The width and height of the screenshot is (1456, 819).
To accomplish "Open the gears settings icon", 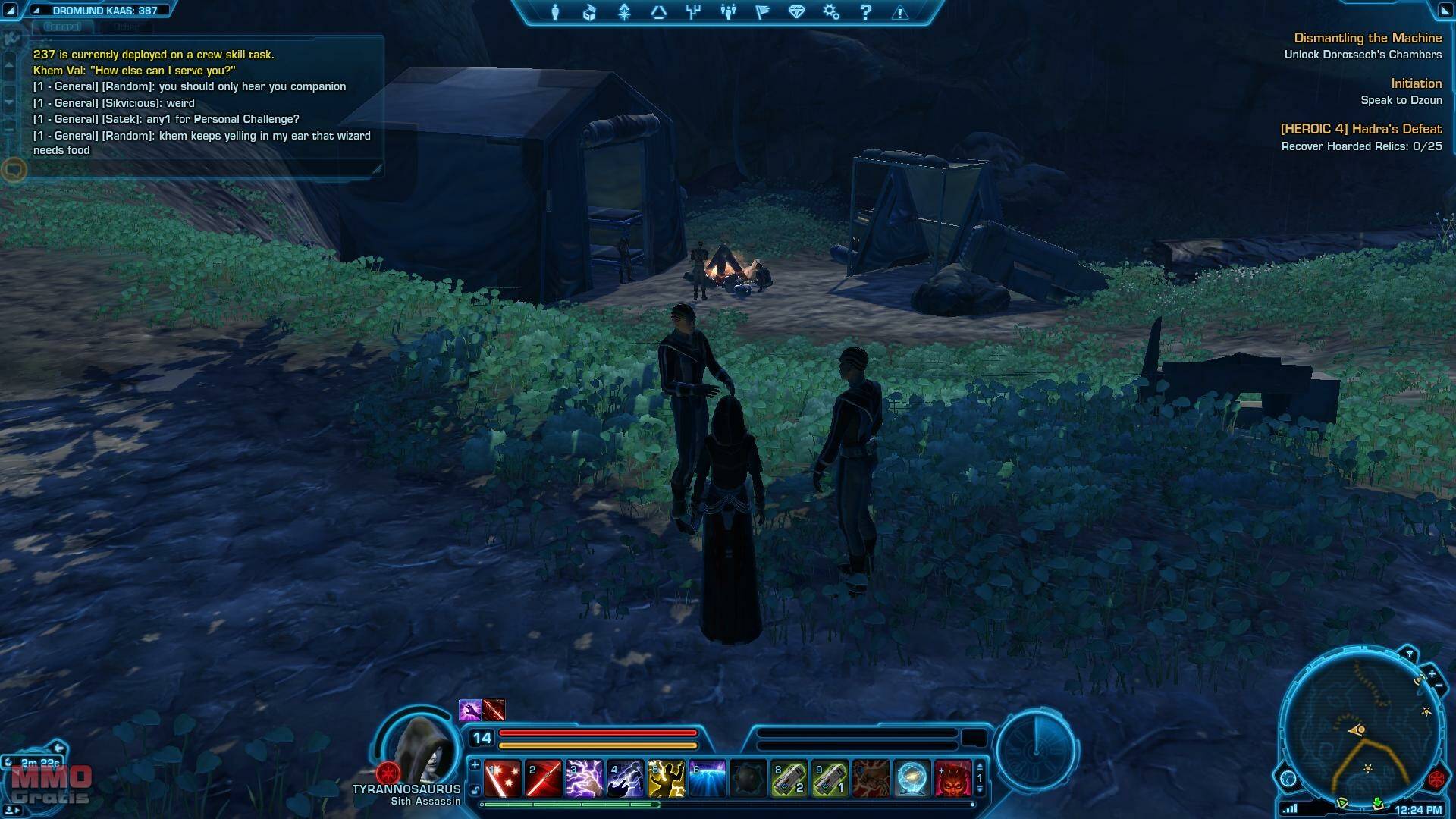I will point(831,12).
